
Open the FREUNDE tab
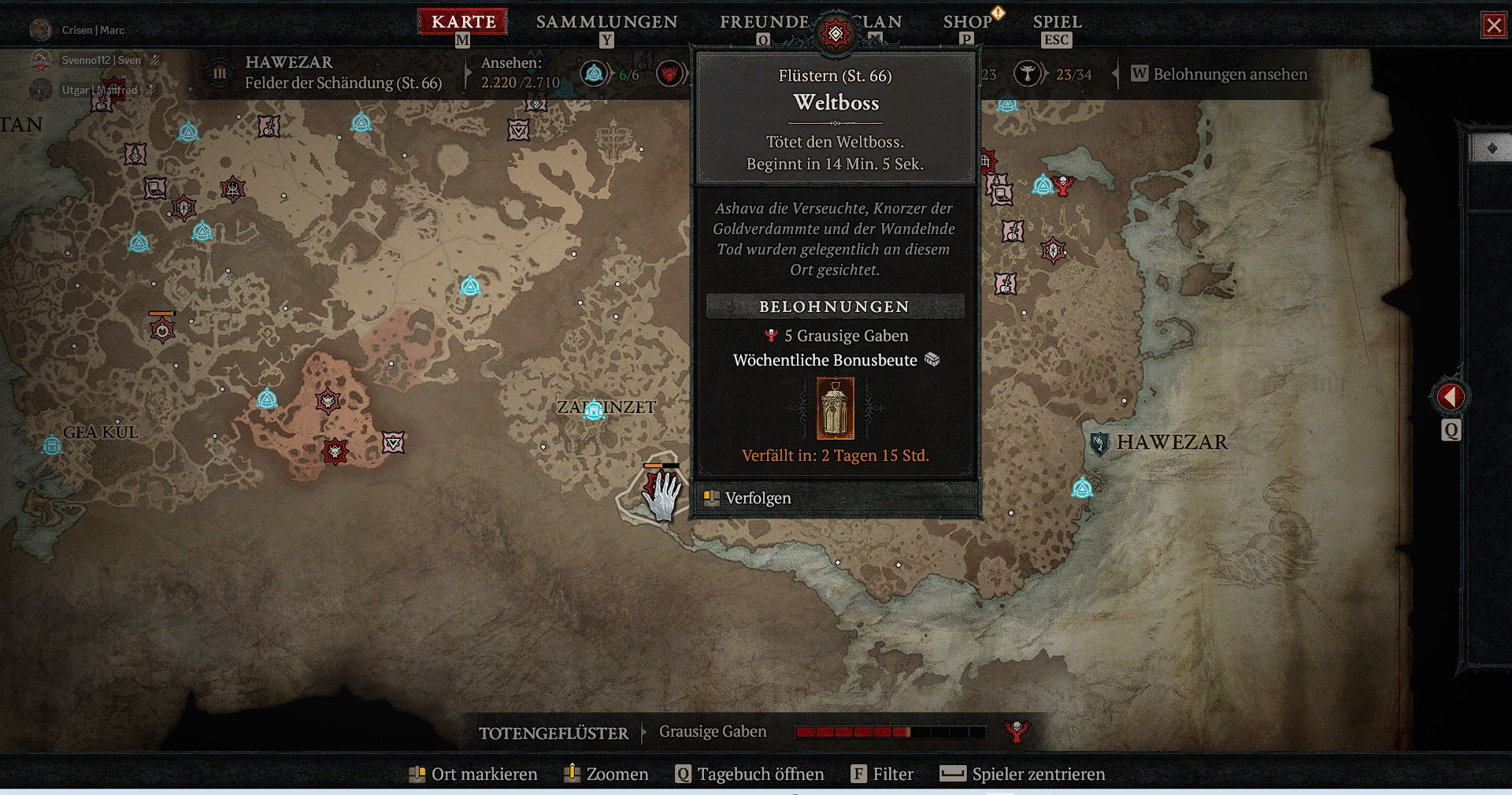(x=764, y=22)
